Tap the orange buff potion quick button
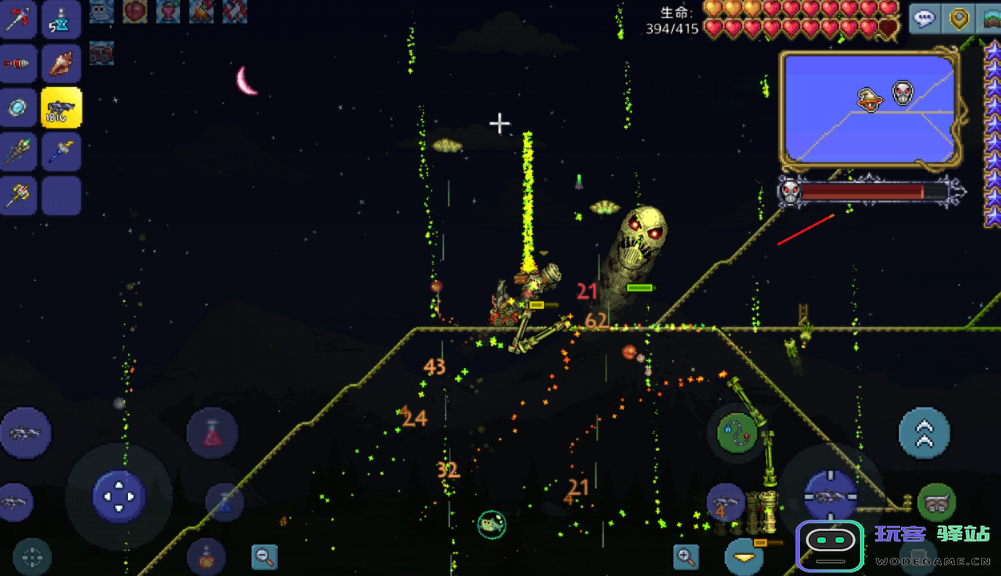This screenshot has height=576, width=1001. [206, 556]
